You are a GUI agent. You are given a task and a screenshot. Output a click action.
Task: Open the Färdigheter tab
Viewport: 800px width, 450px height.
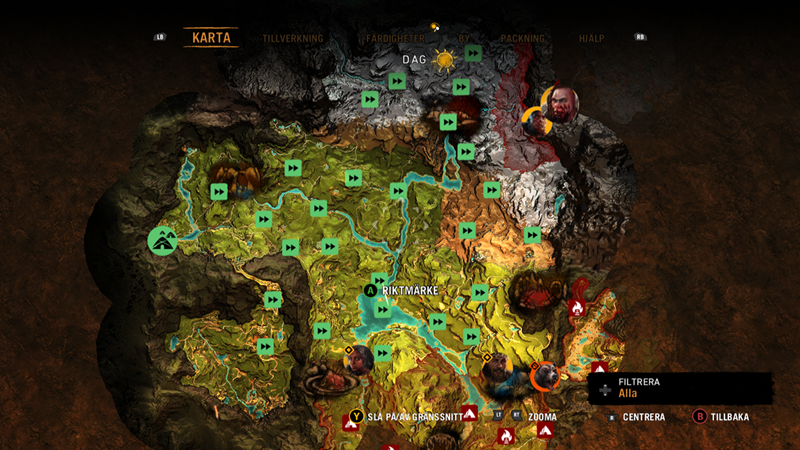[x=395, y=39]
